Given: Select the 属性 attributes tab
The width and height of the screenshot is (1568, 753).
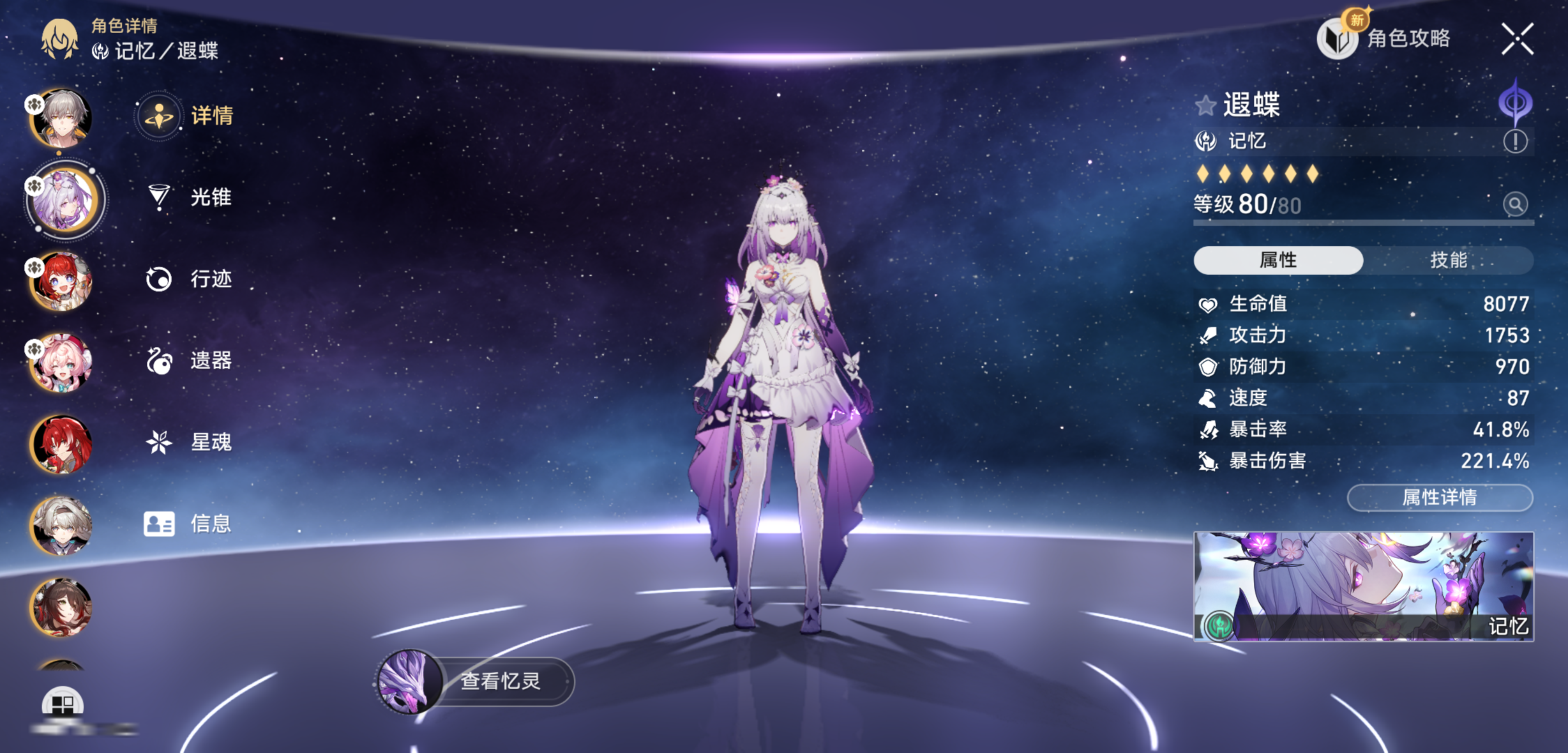Looking at the screenshot, I should (x=1278, y=260).
